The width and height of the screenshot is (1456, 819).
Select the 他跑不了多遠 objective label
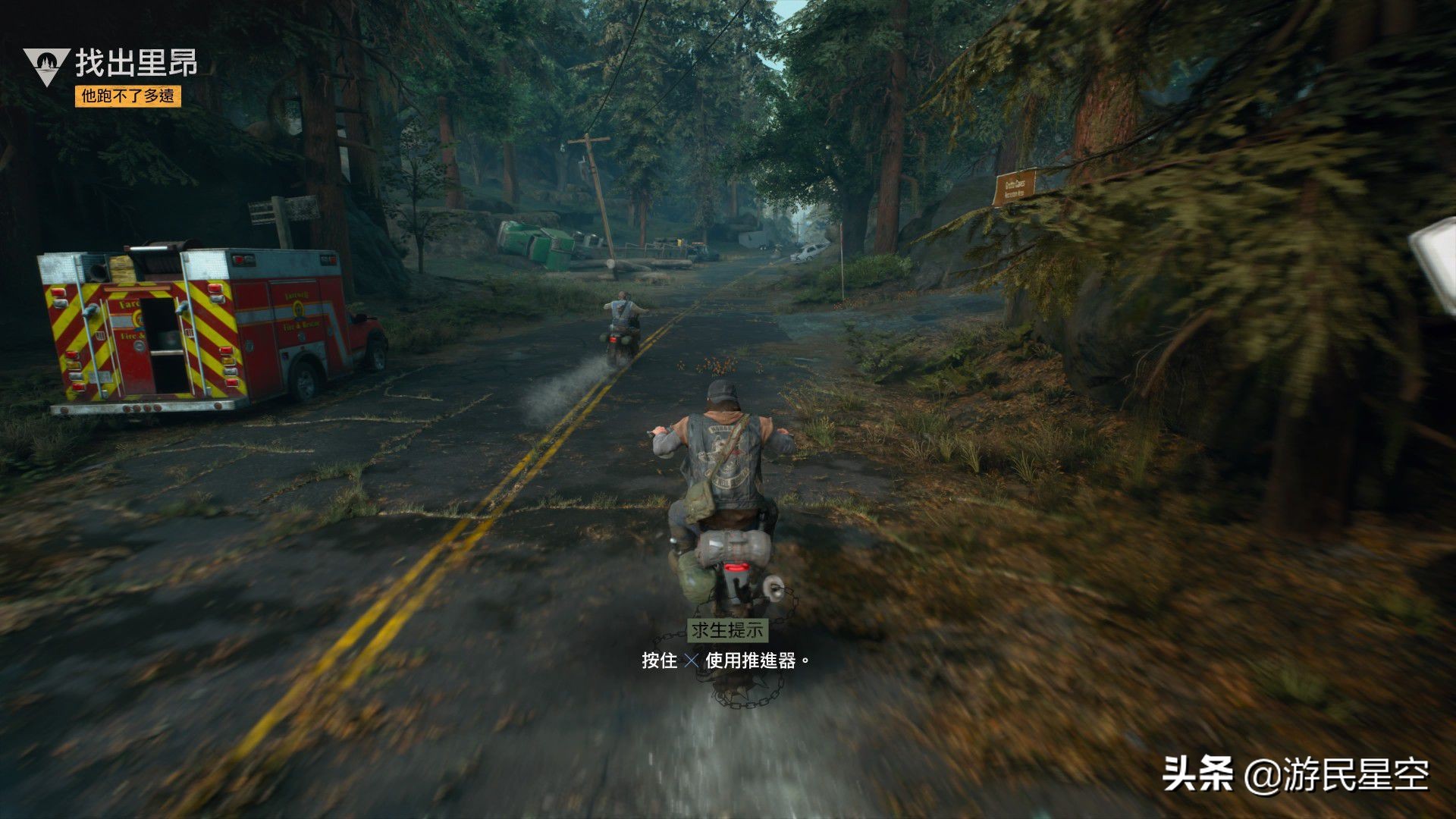pos(127,96)
